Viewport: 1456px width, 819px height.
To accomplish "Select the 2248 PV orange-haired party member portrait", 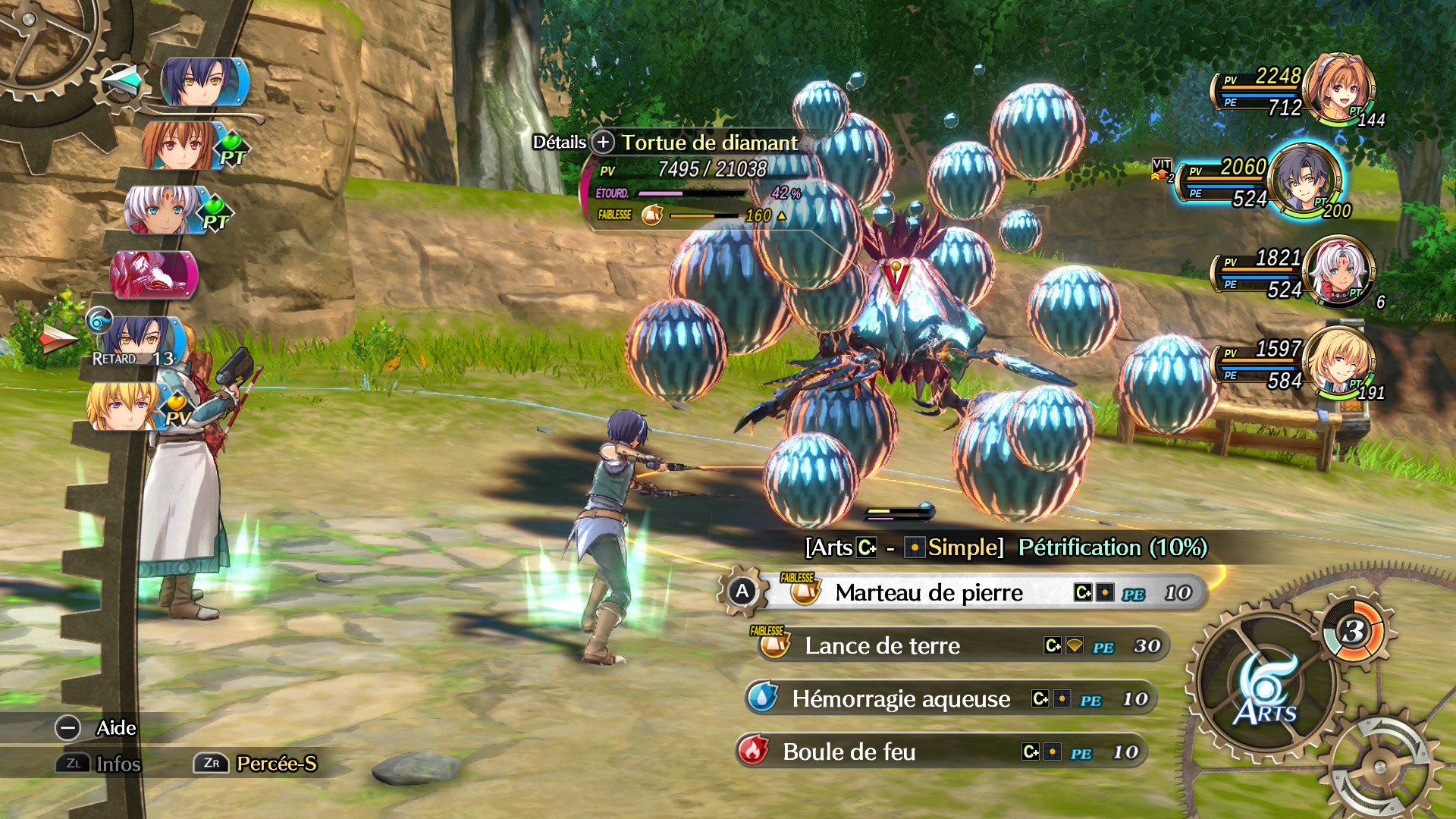I will coord(1338,86).
